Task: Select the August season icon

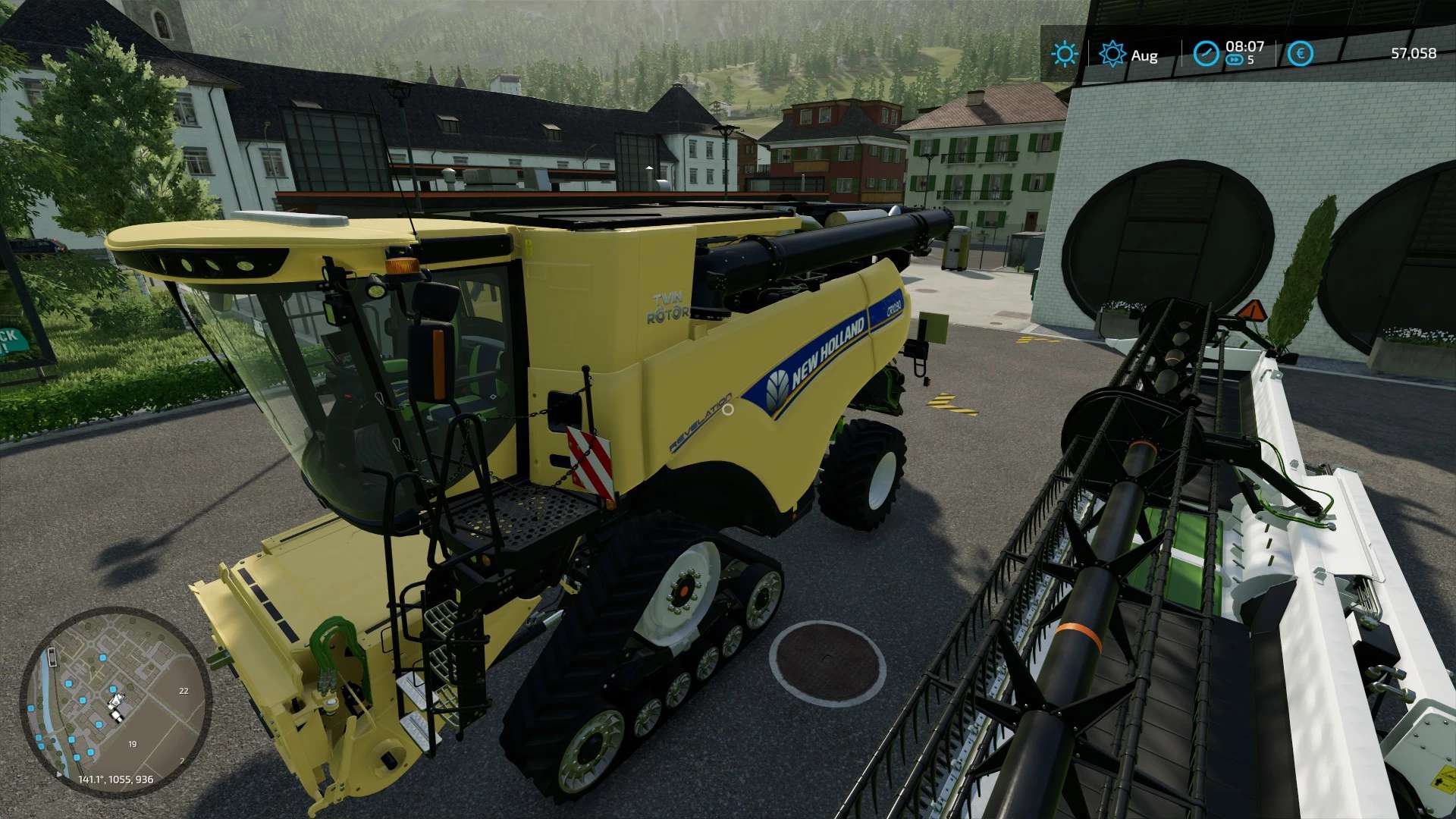Action: (1112, 54)
